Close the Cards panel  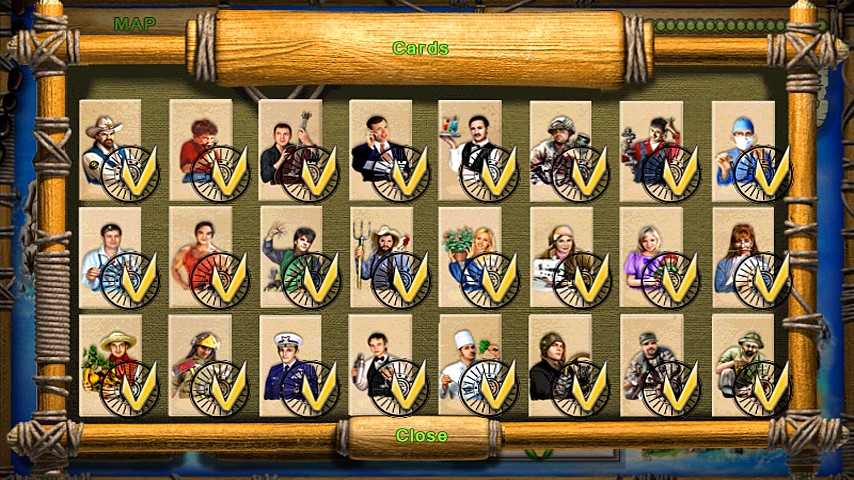click(421, 436)
